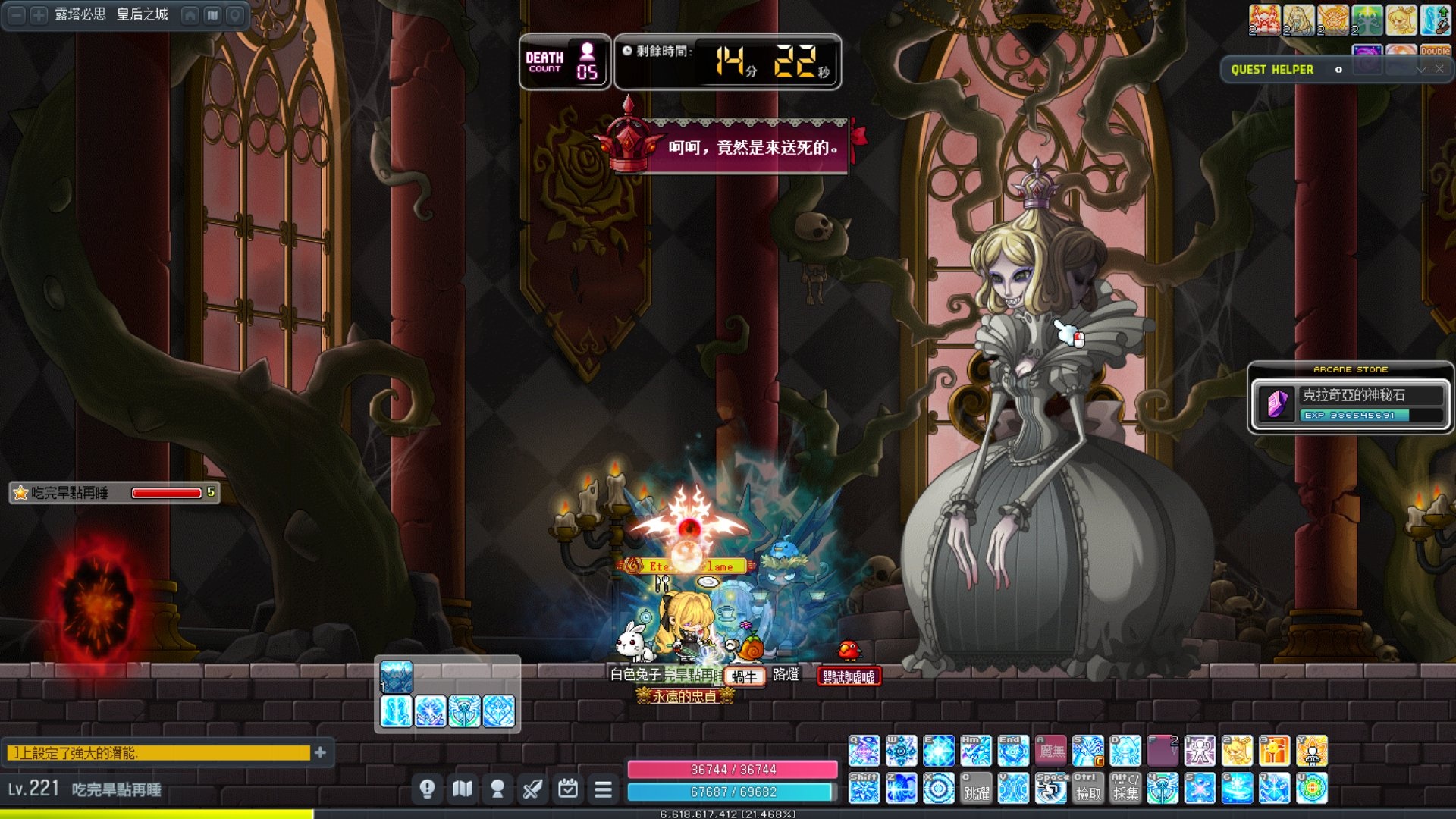Open the calendar event menu
Viewport: 1456px width, 819px height.
point(567,789)
